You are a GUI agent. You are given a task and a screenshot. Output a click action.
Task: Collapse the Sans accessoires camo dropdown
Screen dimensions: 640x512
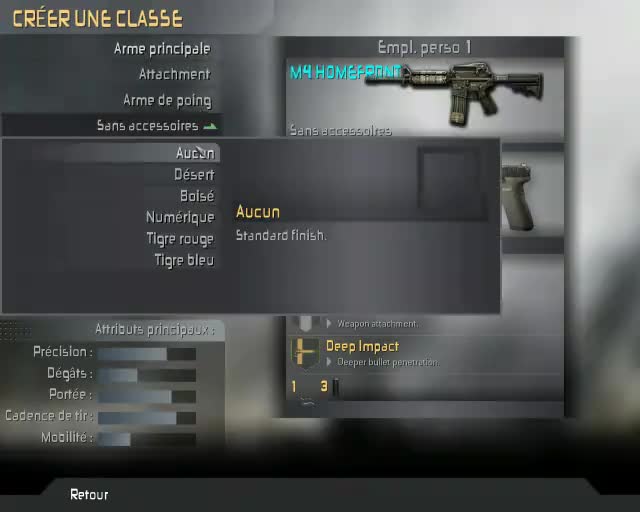pos(156,126)
